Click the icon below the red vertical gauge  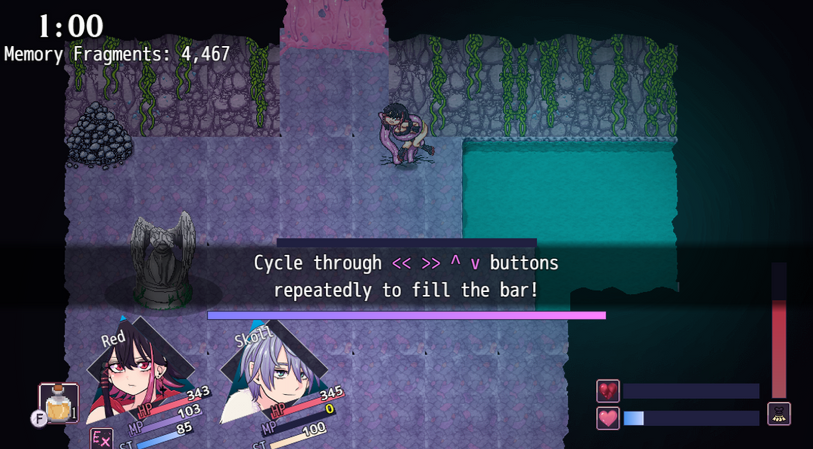coord(779,413)
